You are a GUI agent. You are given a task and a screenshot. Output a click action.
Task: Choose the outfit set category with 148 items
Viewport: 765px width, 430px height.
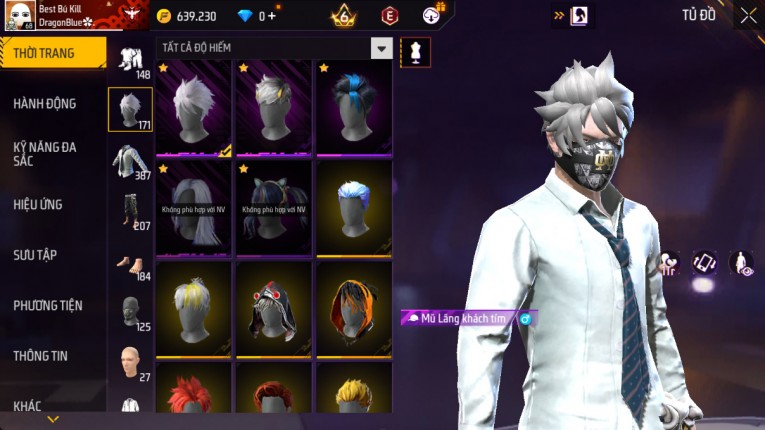130,59
